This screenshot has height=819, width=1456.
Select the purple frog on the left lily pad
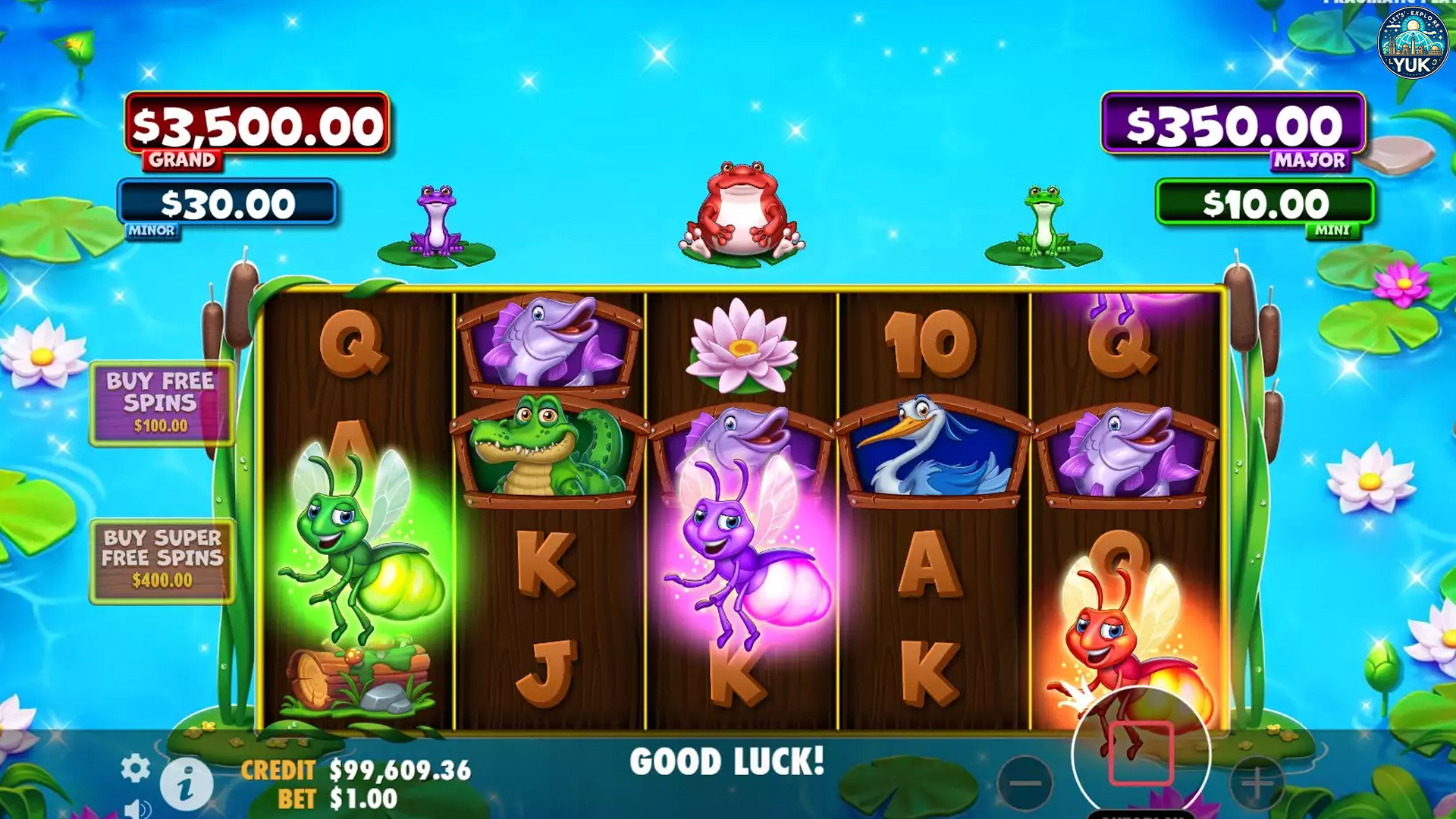tap(436, 220)
